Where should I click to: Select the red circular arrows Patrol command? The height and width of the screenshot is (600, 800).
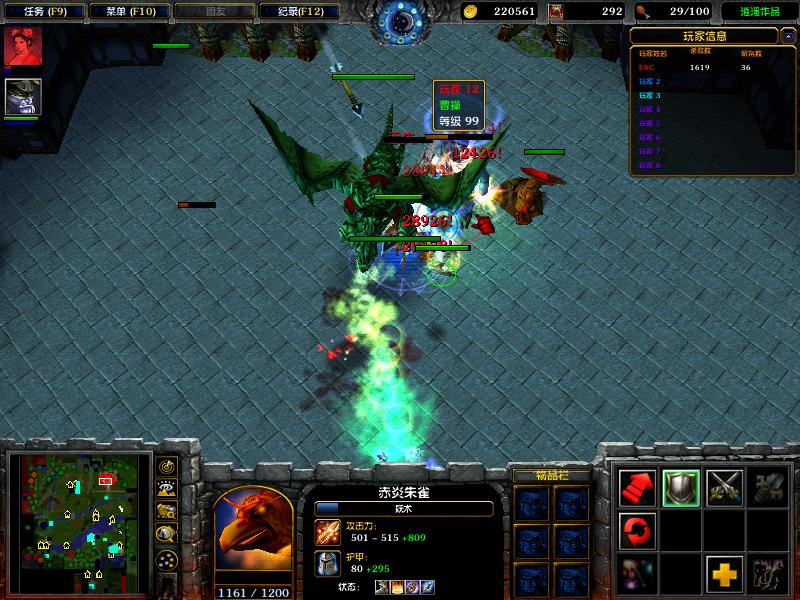pyautogui.click(x=638, y=530)
